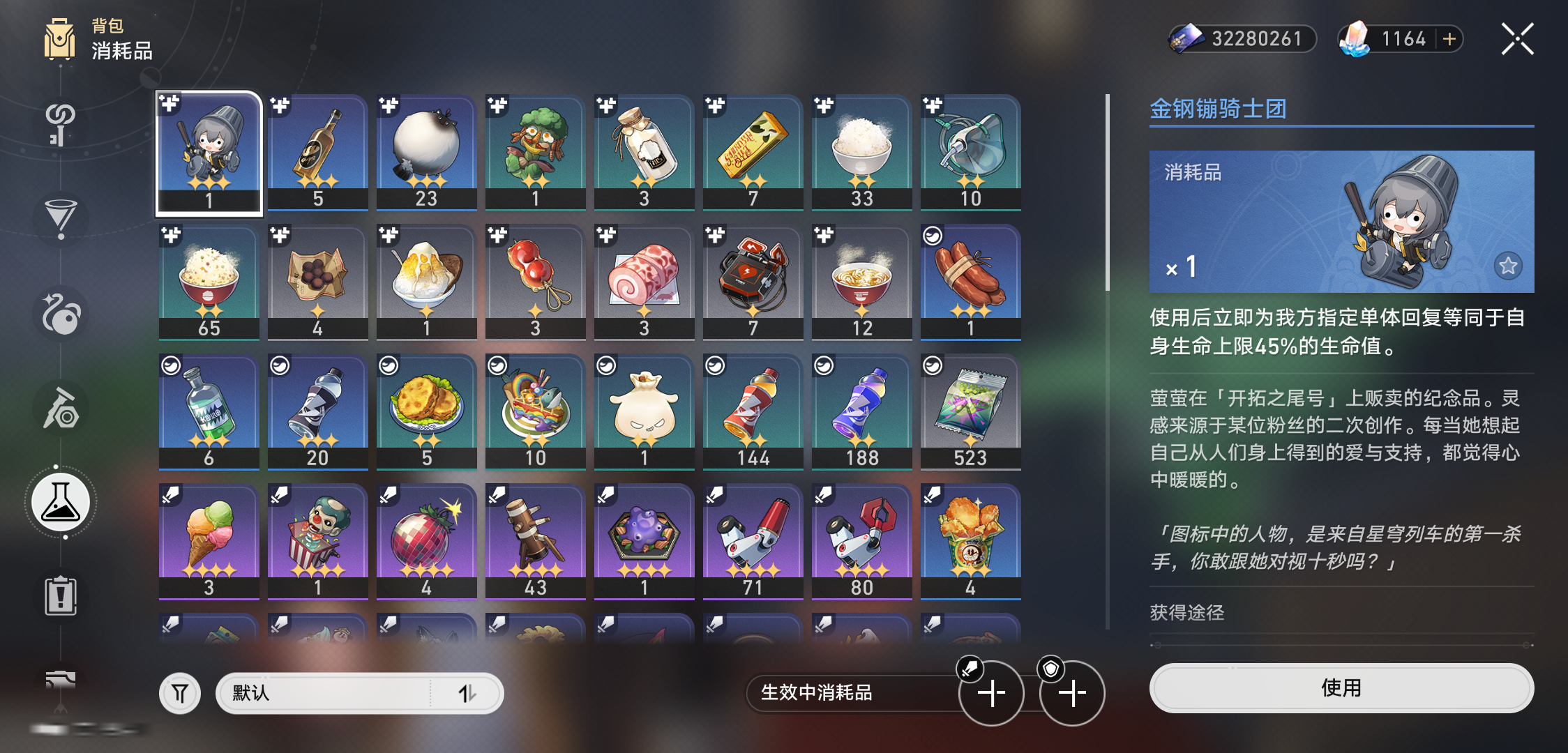Choose the ice cream cone item
Viewport: 1568px width, 753px height.
tap(209, 542)
